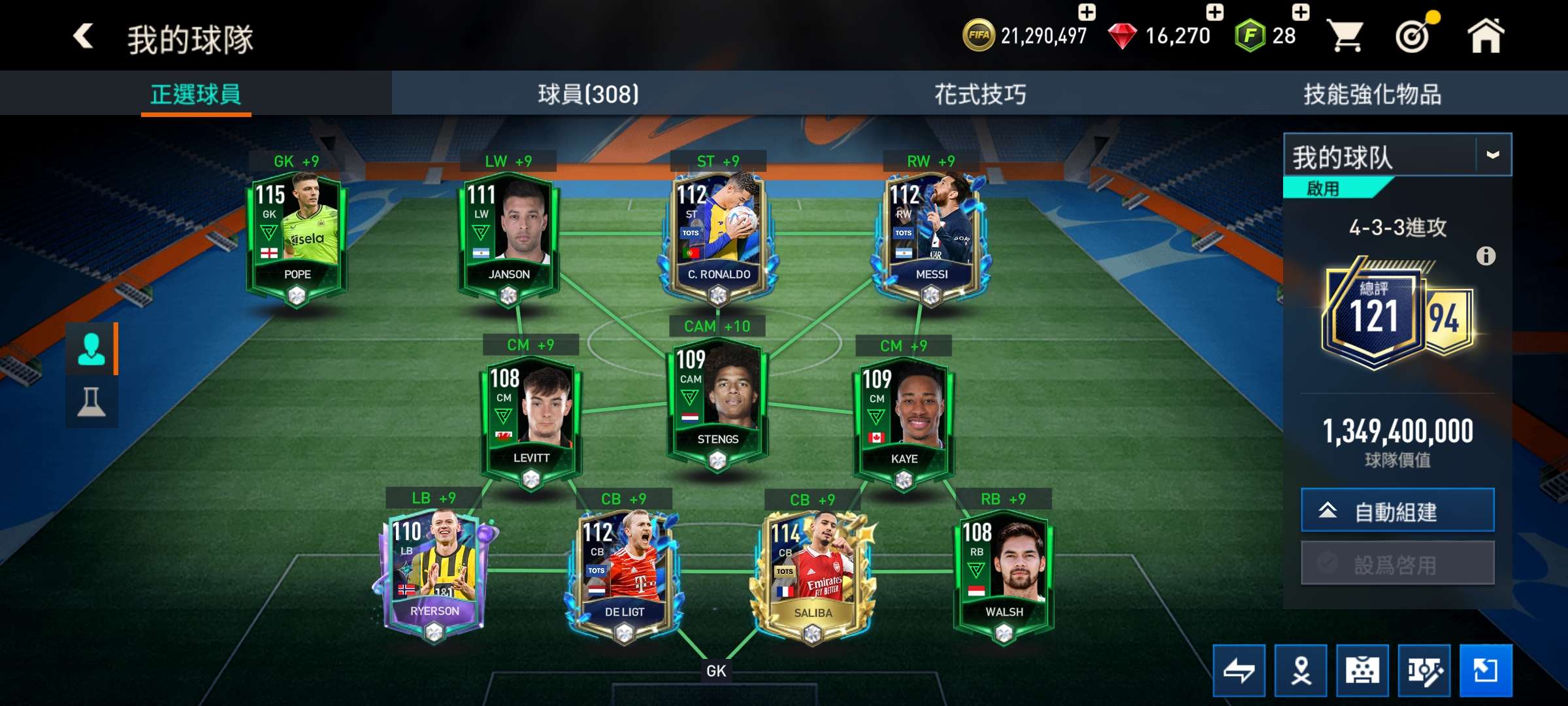Select goalkeeper Pope's card
1568x706 pixels.
click(x=297, y=235)
